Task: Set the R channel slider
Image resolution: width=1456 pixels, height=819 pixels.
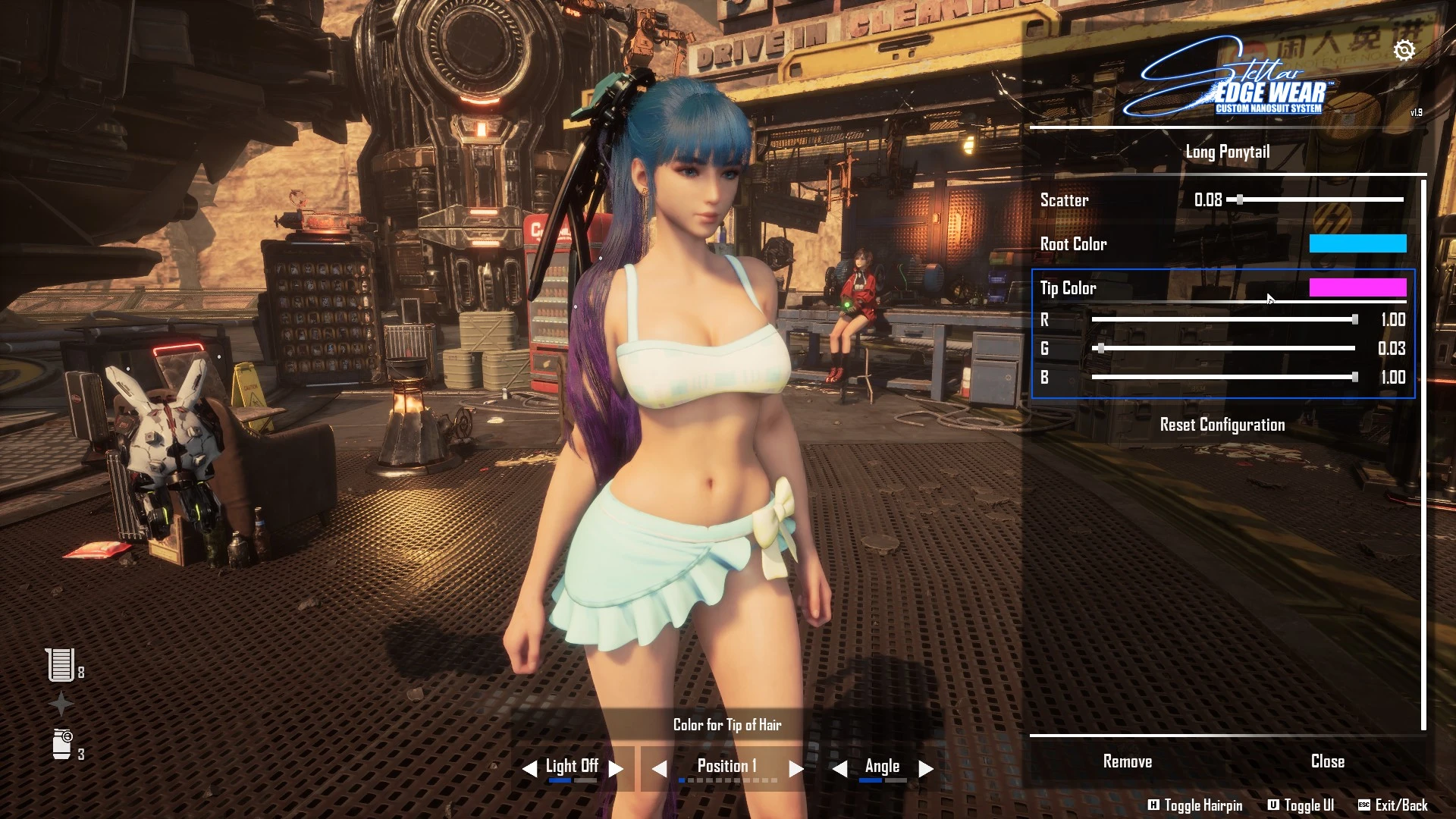Action: pos(1354,320)
